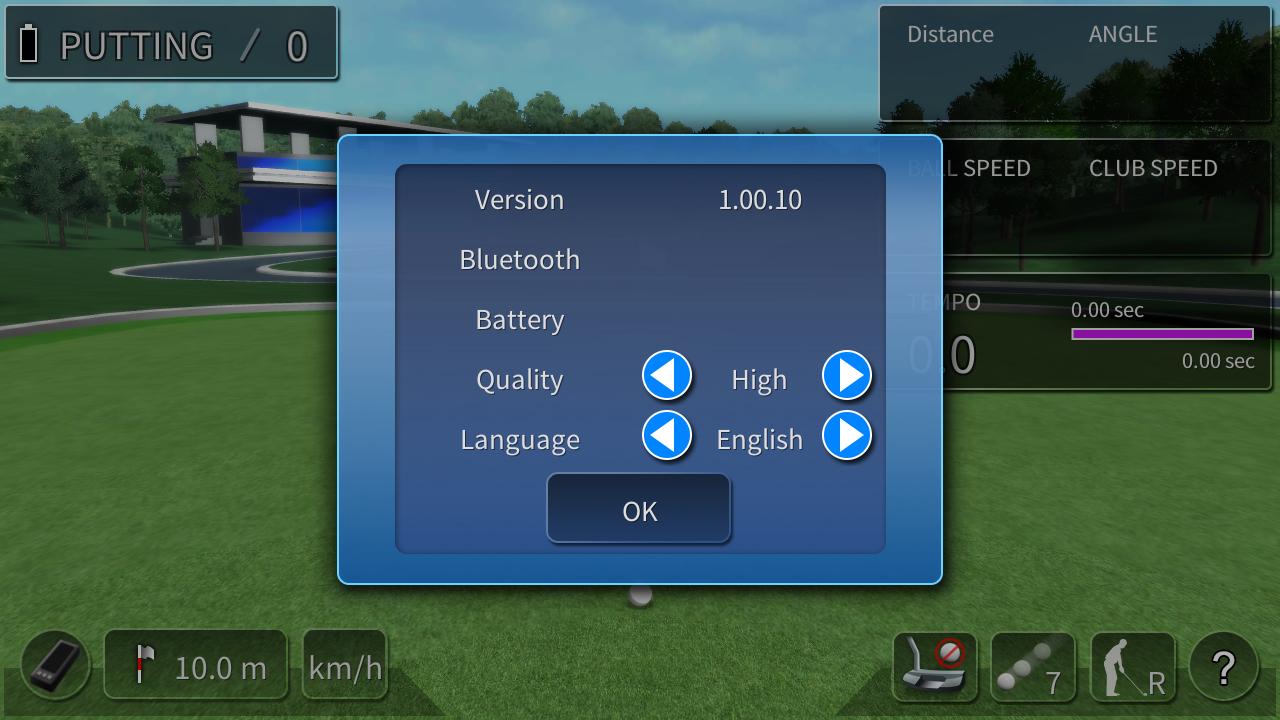
Task: Adjust the 10.0 m flag distance
Action: [196, 666]
